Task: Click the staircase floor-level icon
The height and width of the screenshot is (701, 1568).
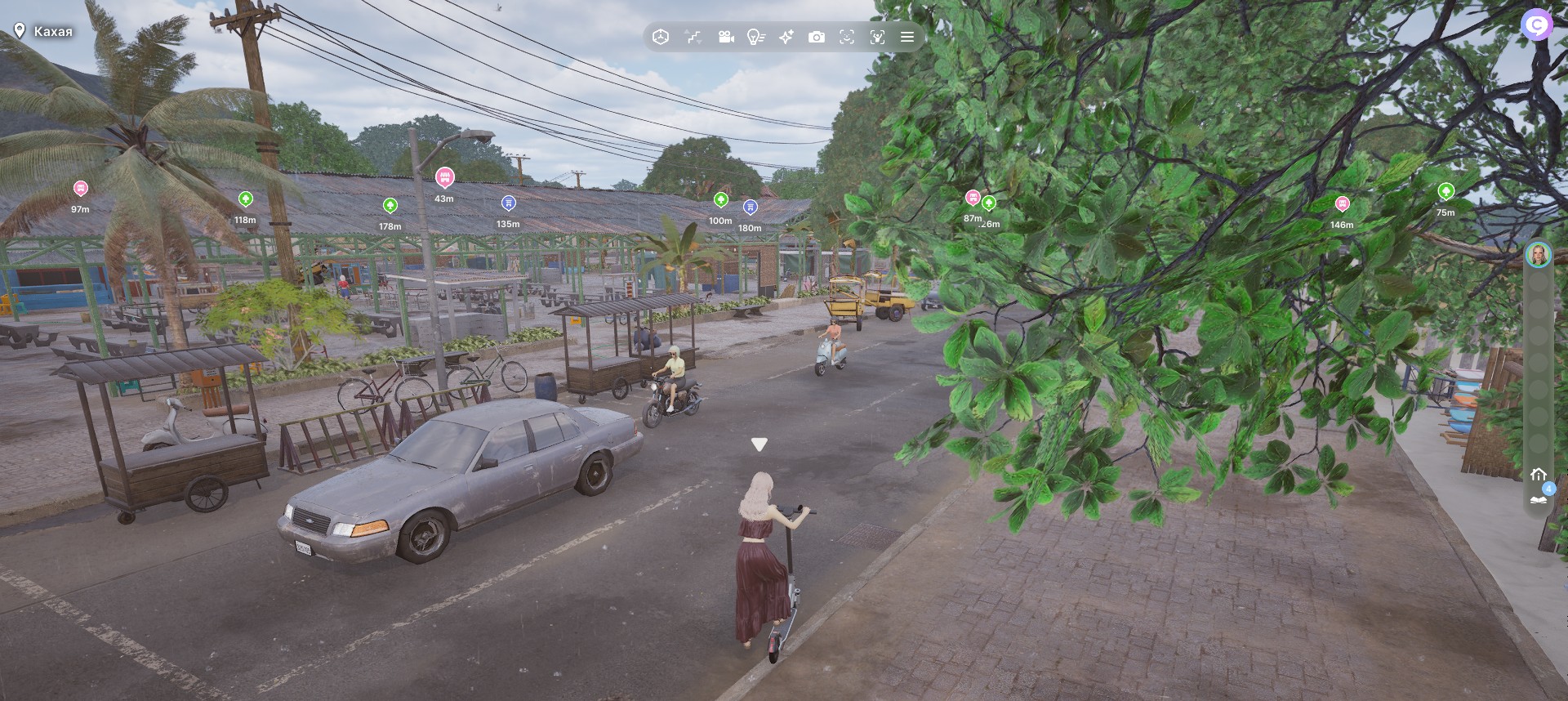Action: coord(693,37)
